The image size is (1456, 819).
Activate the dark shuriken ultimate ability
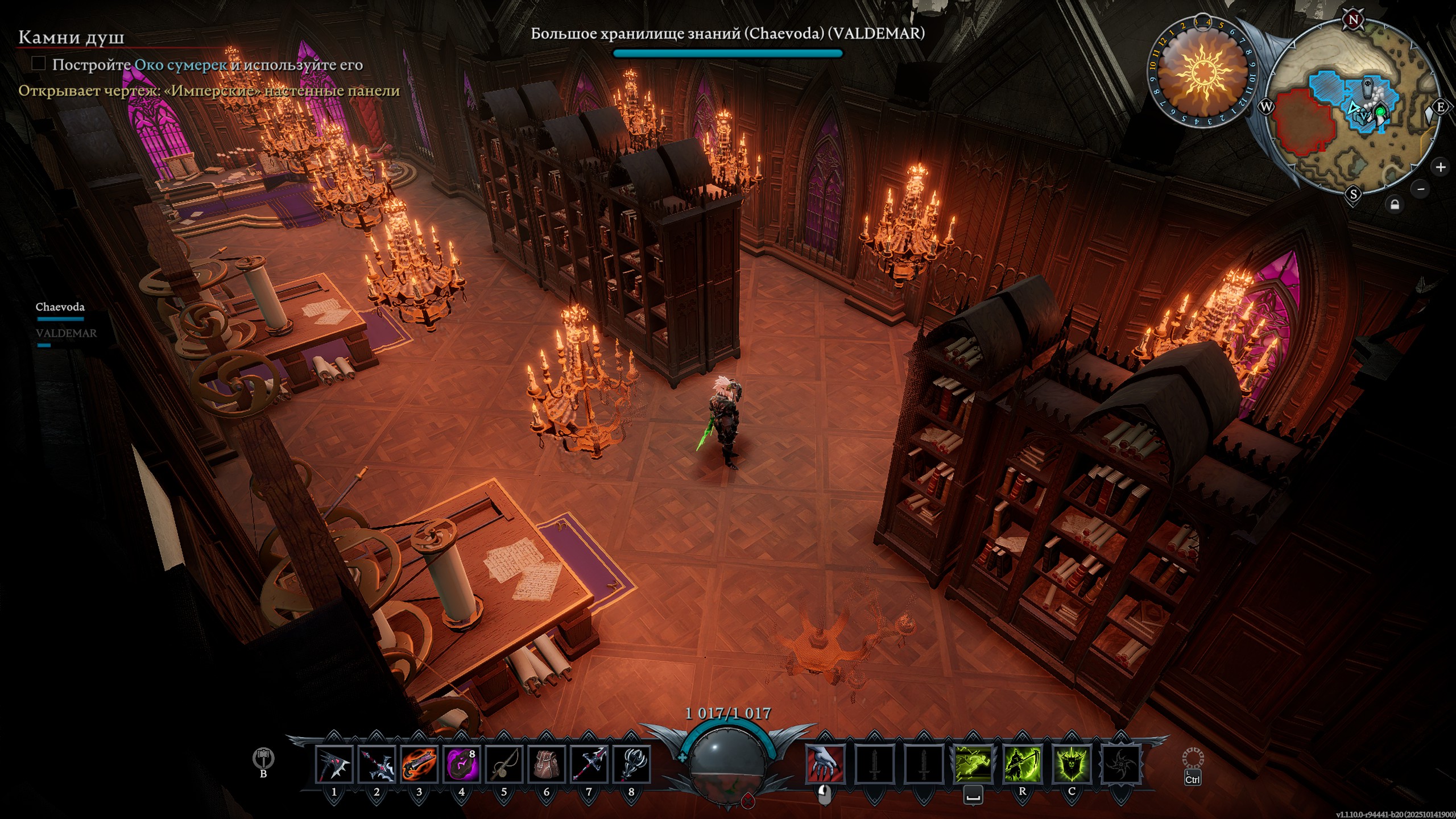1120,764
